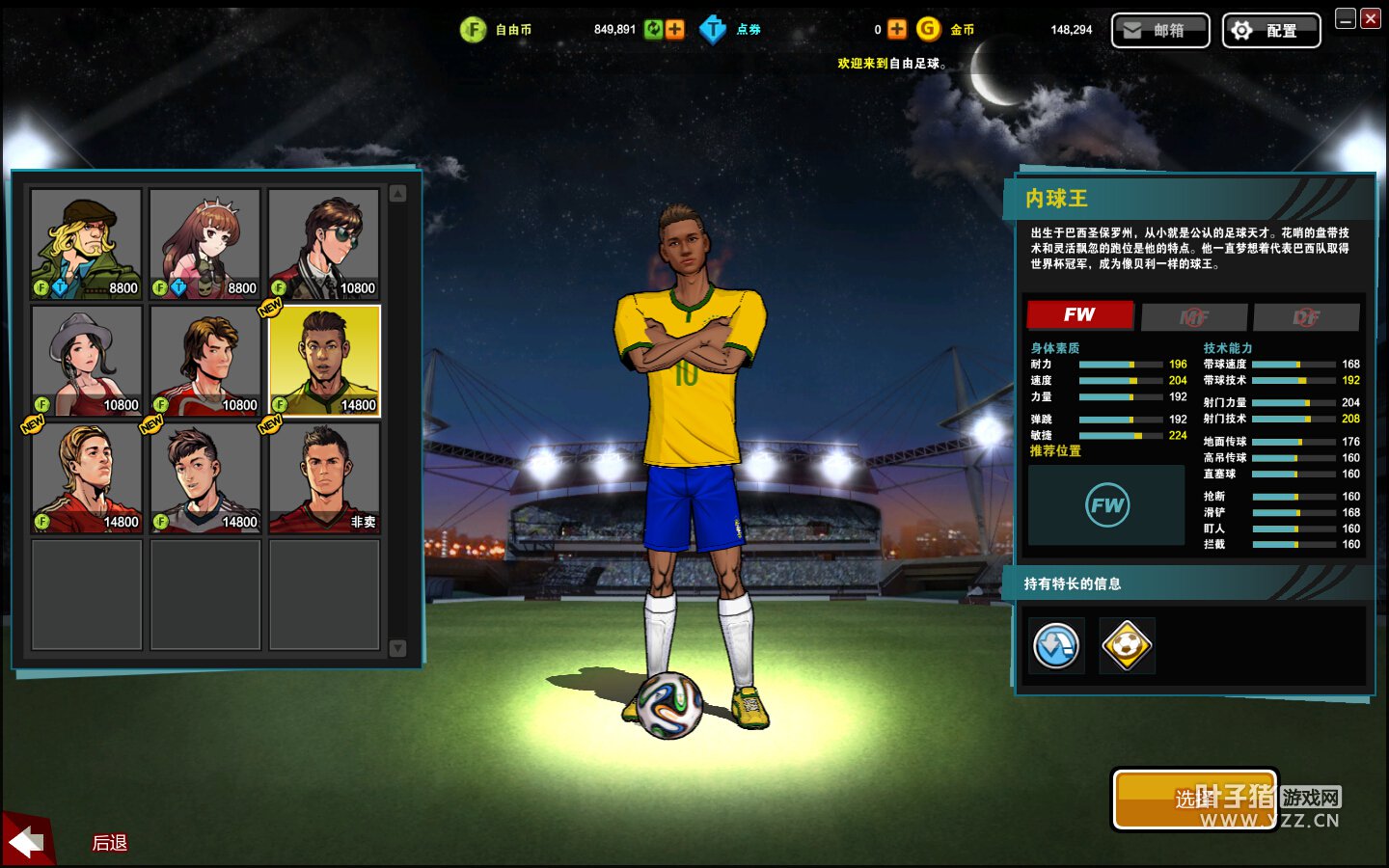The image size is (1389, 868).
Task: Click the yellow soccer ball specialty icon
Action: [1127, 646]
